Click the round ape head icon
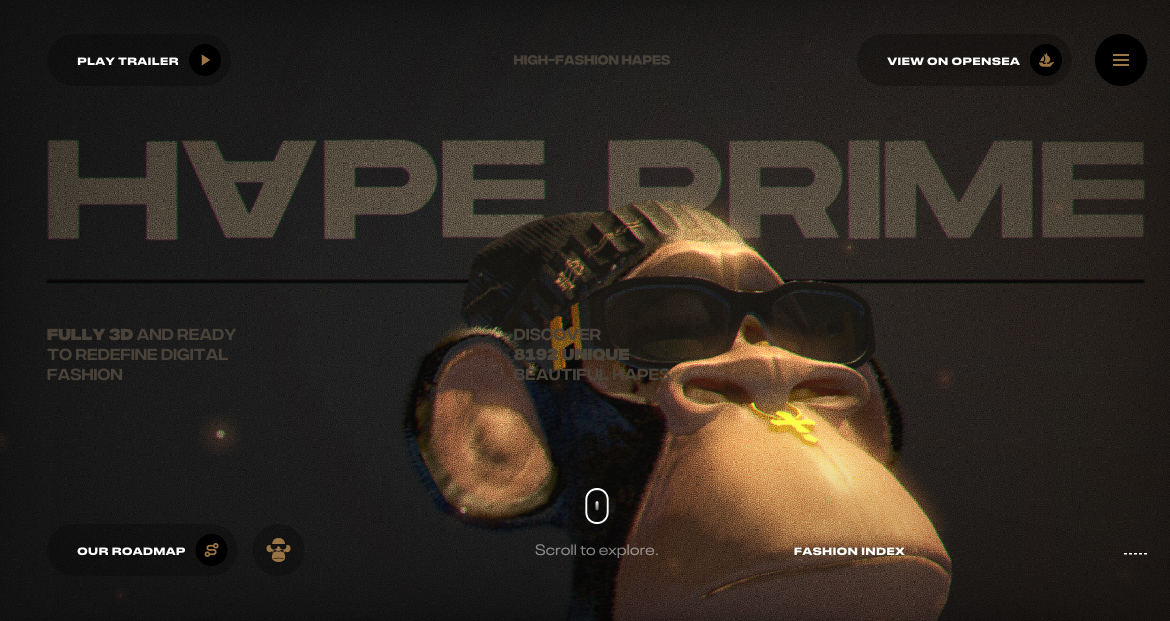 pos(278,550)
